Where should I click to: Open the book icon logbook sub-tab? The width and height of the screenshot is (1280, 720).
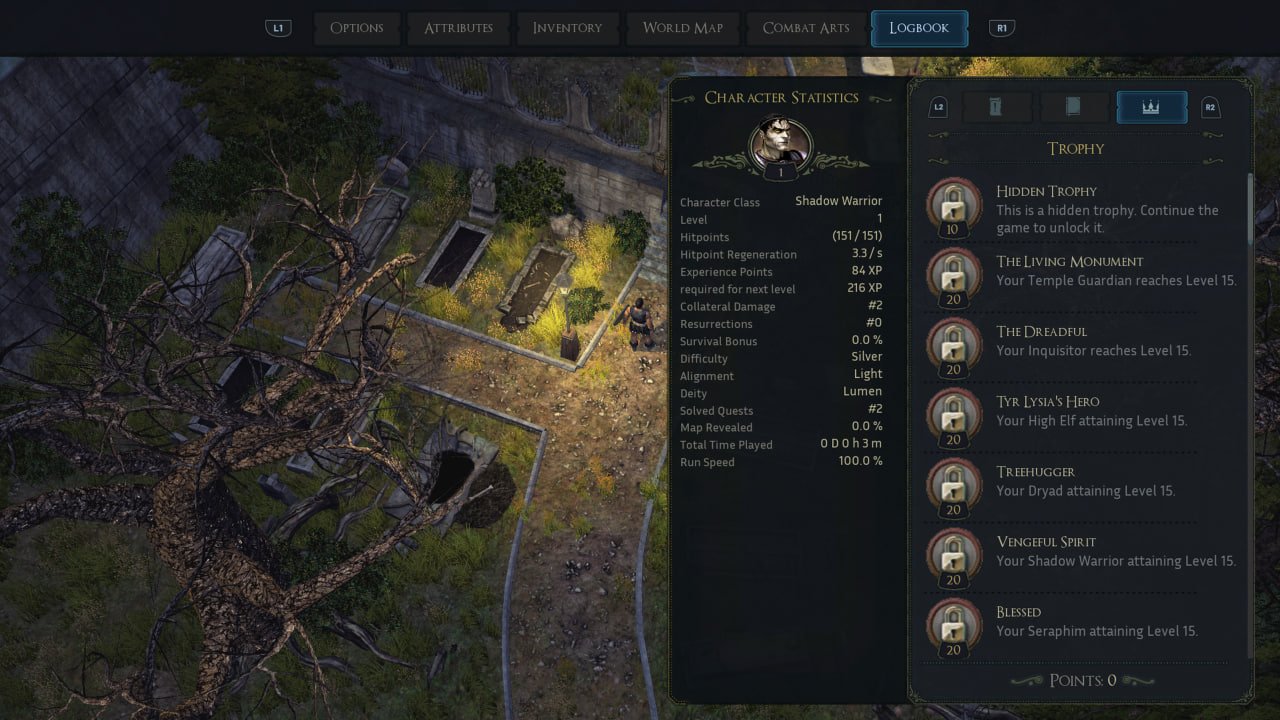1073,107
